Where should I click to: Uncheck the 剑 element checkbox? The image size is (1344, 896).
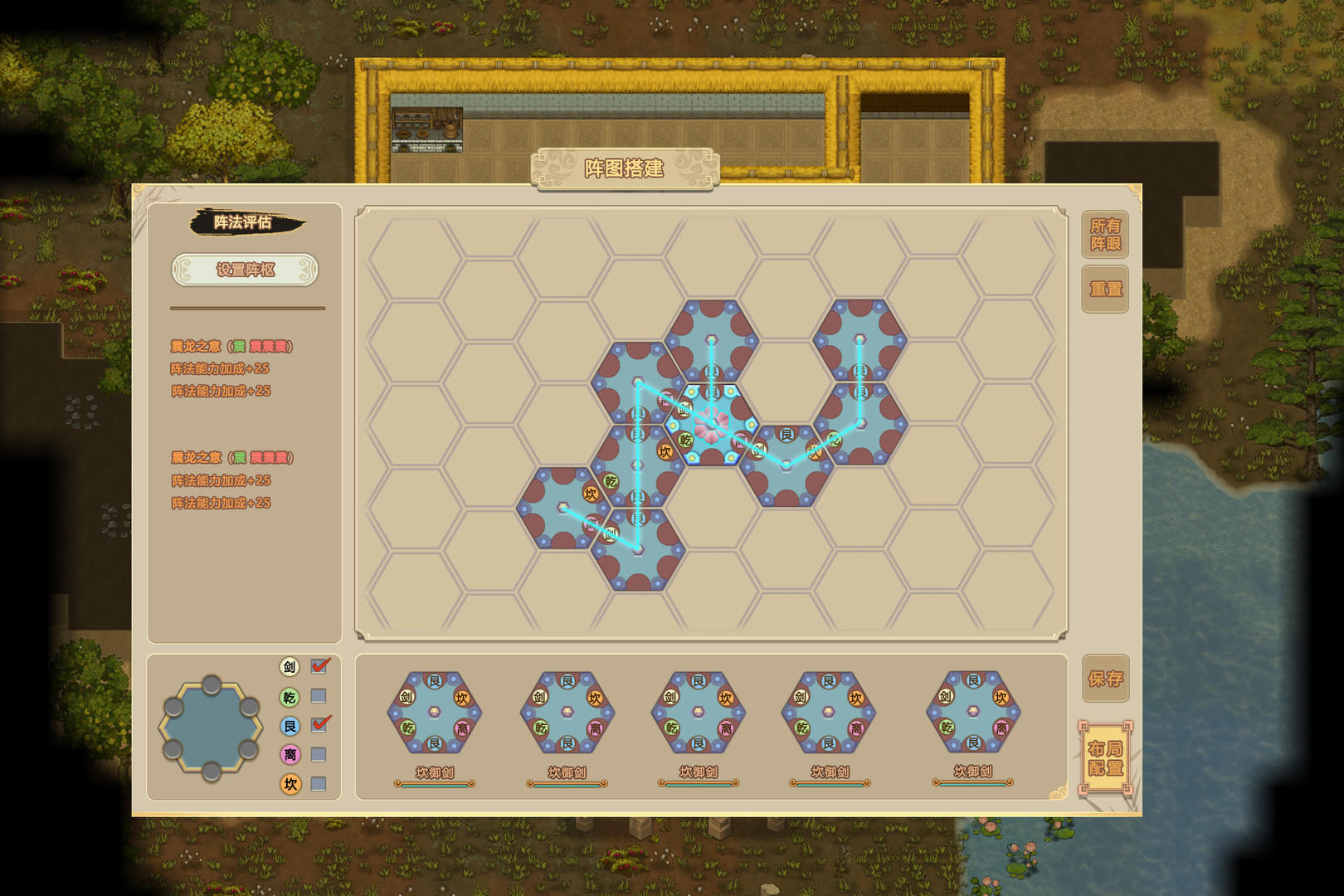[x=318, y=665]
